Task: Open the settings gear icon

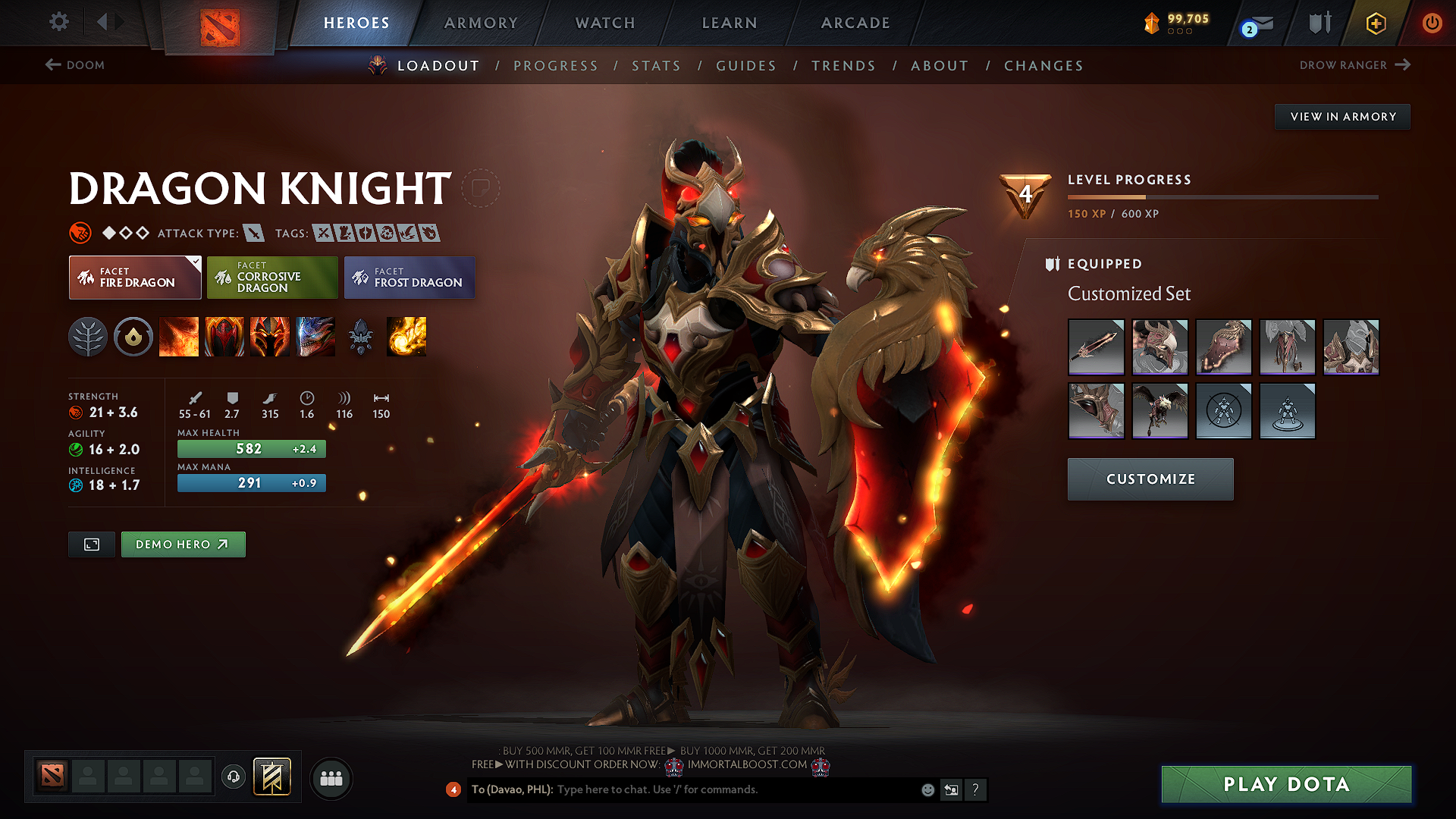Action: [58, 22]
